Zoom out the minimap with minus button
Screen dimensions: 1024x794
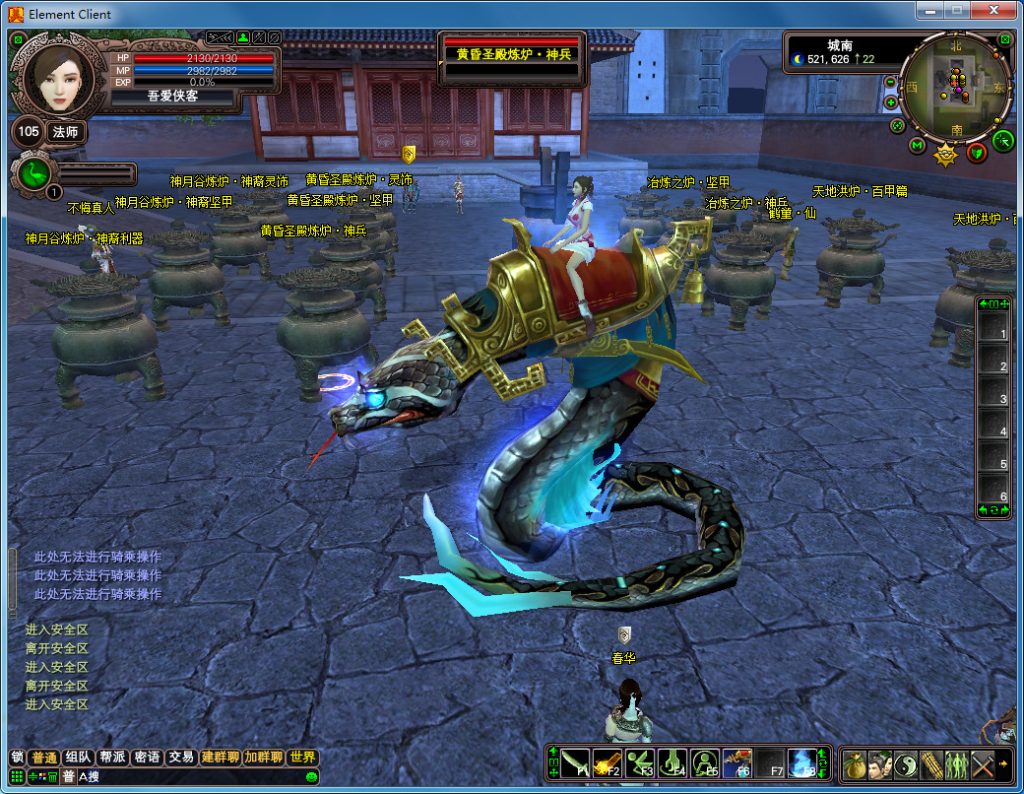point(890,81)
